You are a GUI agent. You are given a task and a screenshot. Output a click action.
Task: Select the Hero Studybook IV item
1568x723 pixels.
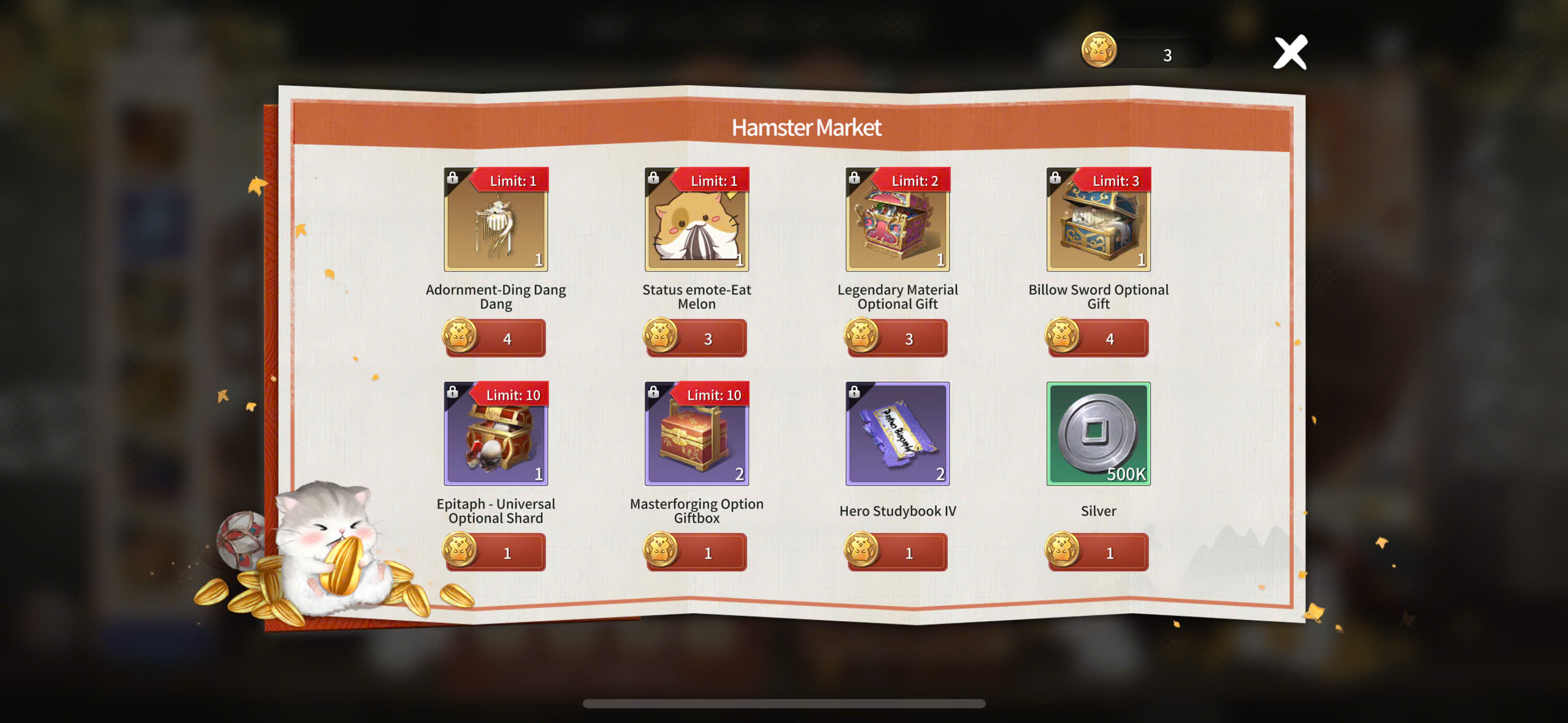(x=897, y=434)
